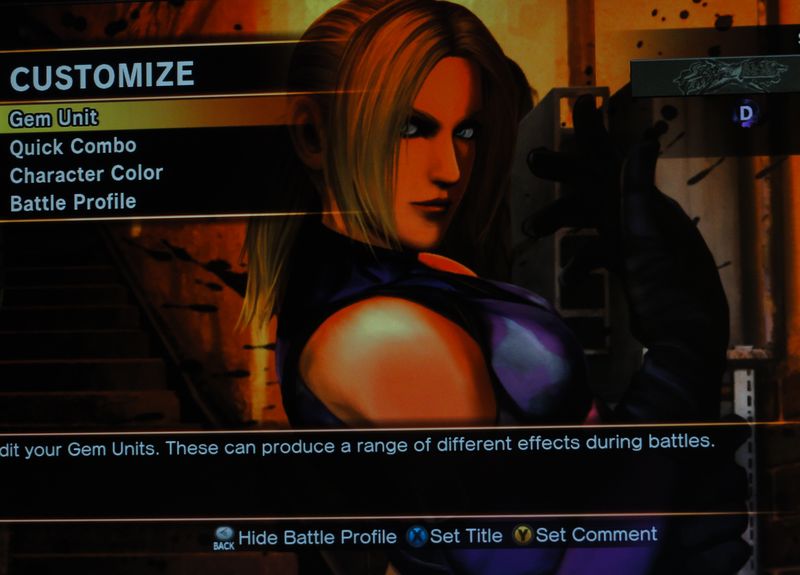Choose Character Color from the Customize menu

[86, 174]
